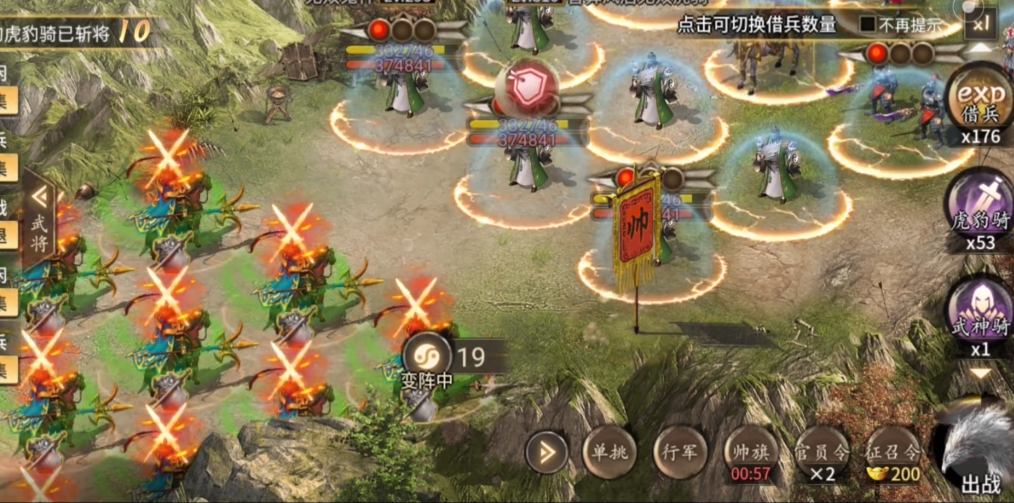
Task: Use the 征召令 conscription button
Action: [x=892, y=453]
